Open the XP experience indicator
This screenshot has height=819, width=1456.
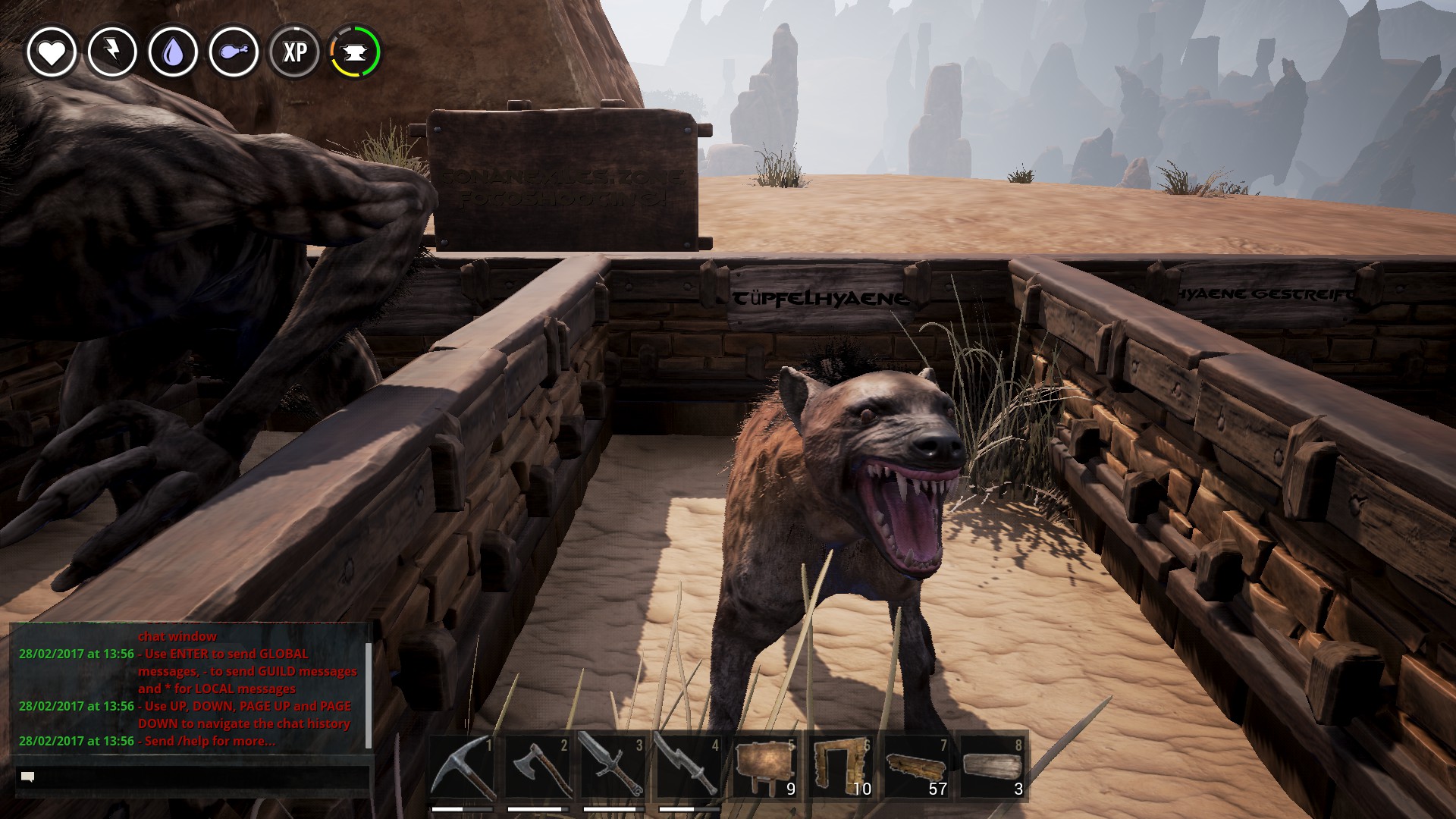pos(294,52)
